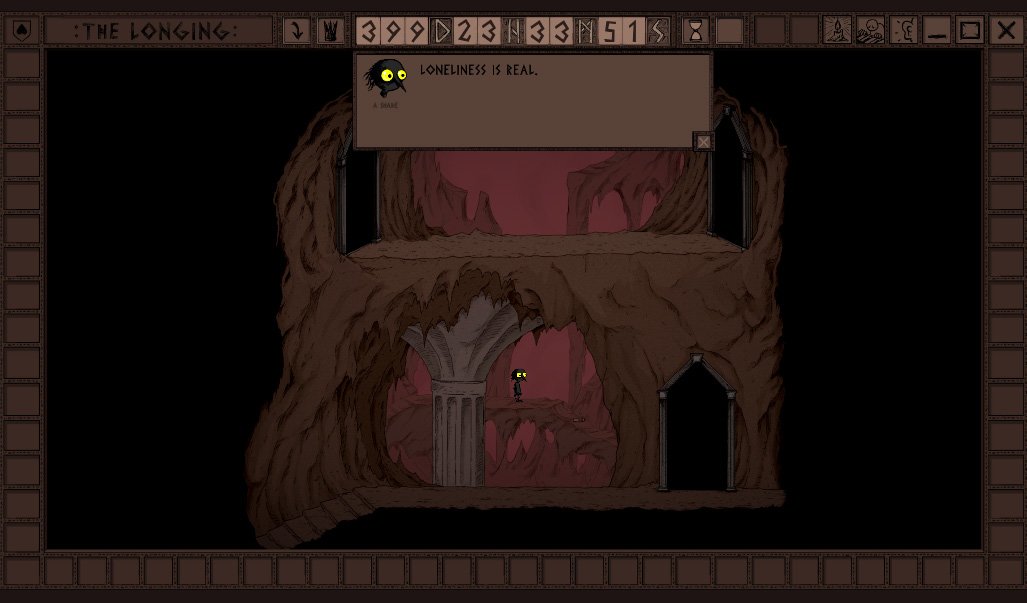The height and width of the screenshot is (603, 1027).
Task: Select the curved arrow button
Action: pos(296,31)
